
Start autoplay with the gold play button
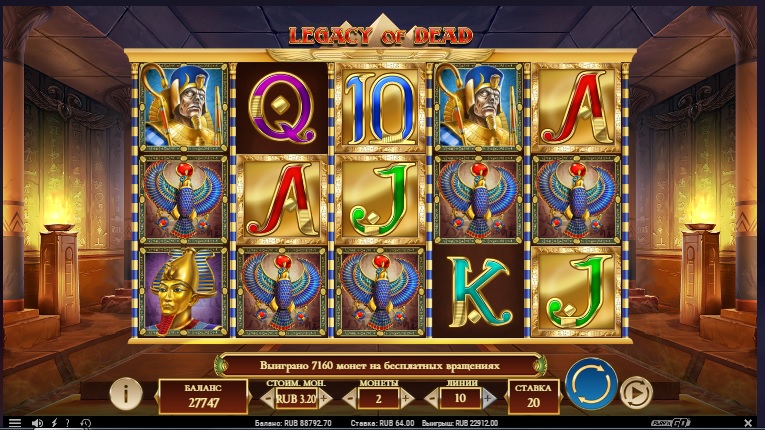click(636, 392)
